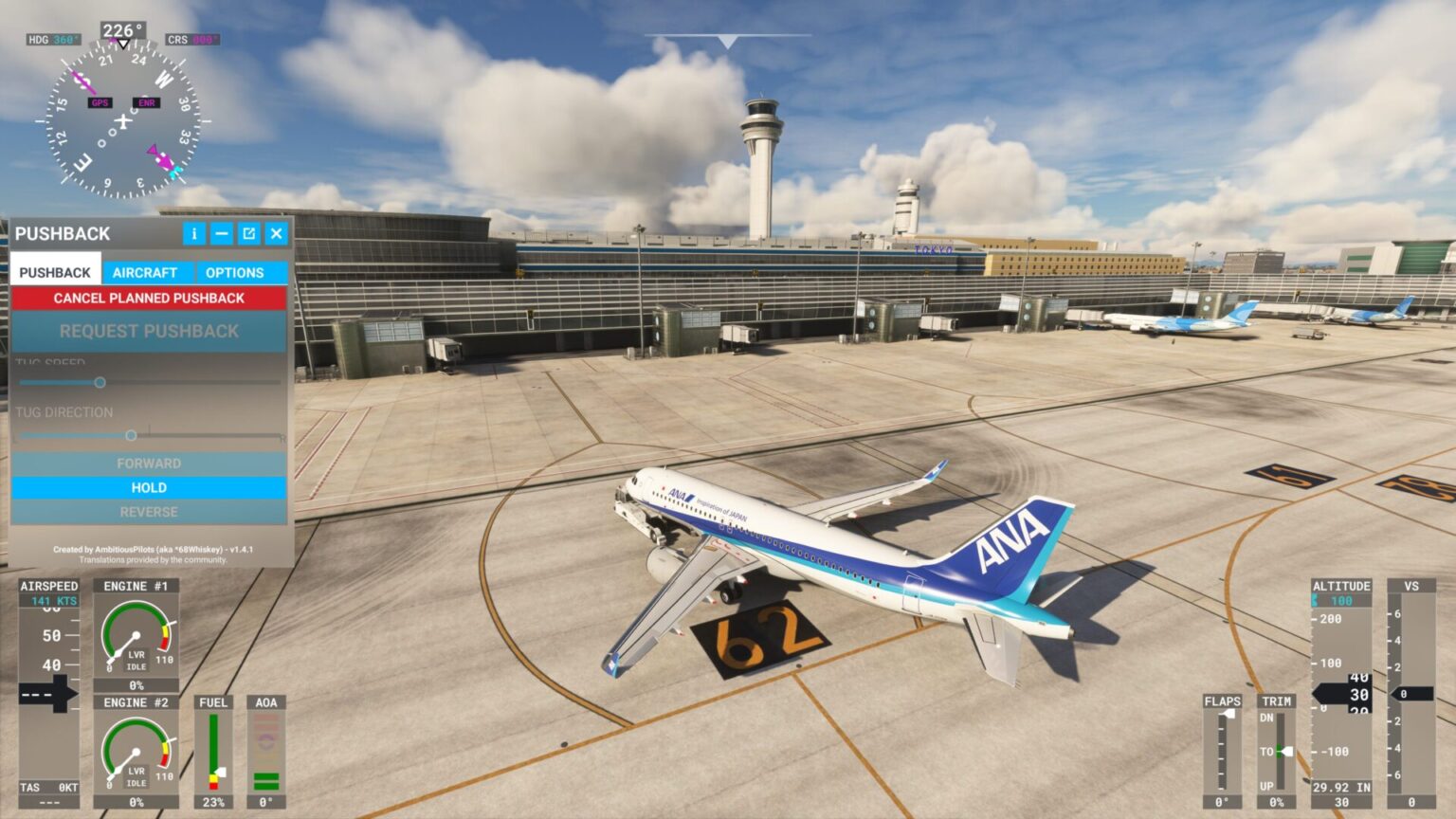Click Request Pushback
The image size is (1456, 819).
click(149, 331)
